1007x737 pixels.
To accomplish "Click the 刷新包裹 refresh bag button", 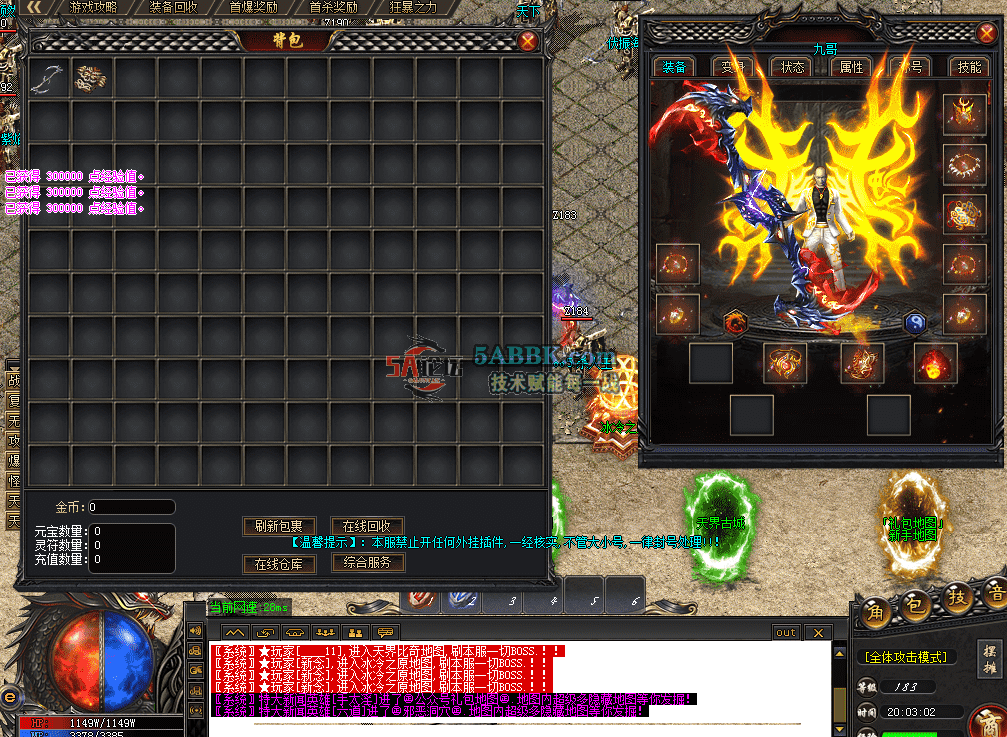I will [279, 526].
